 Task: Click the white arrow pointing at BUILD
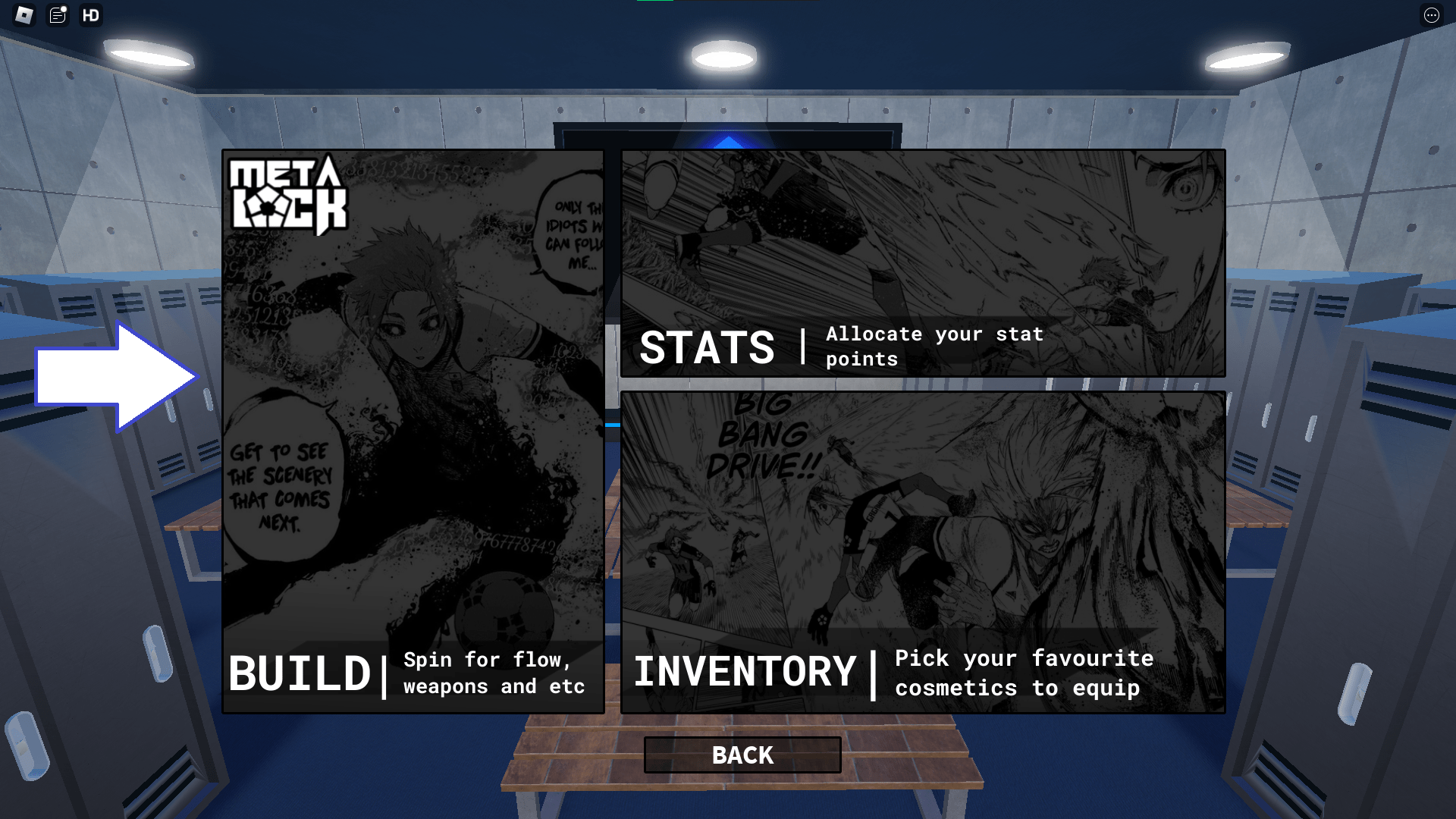[x=114, y=377]
